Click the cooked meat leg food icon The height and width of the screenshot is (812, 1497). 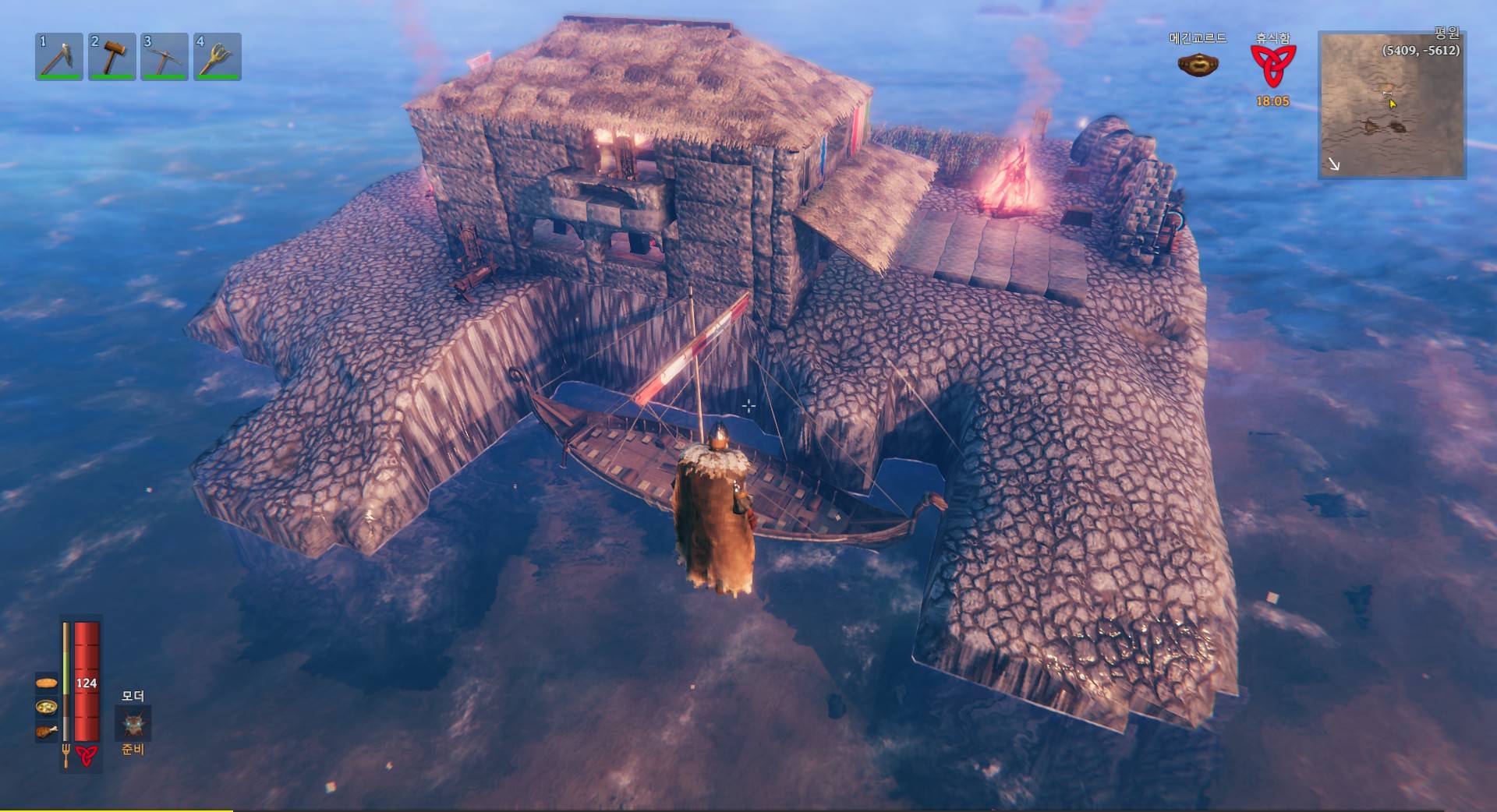point(47,731)
